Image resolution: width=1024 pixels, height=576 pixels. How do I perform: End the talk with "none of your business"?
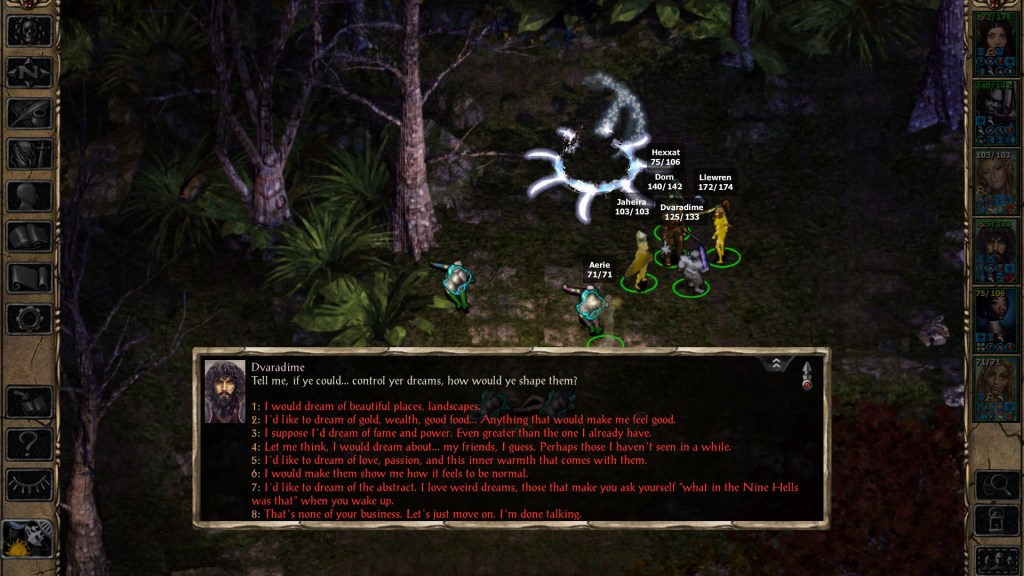coord(422,514)
